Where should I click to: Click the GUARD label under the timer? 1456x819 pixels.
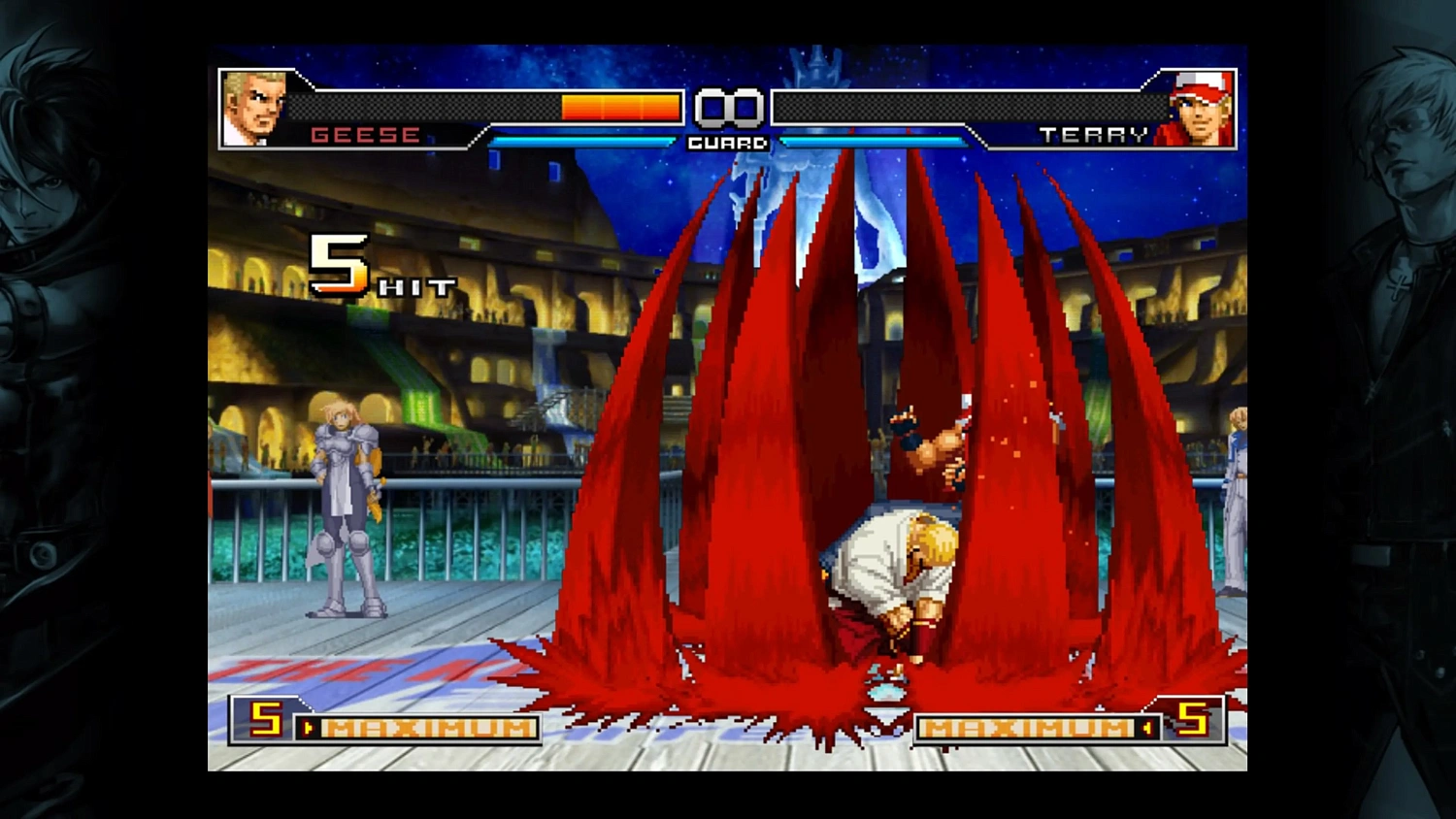click(x=726, y=143)
